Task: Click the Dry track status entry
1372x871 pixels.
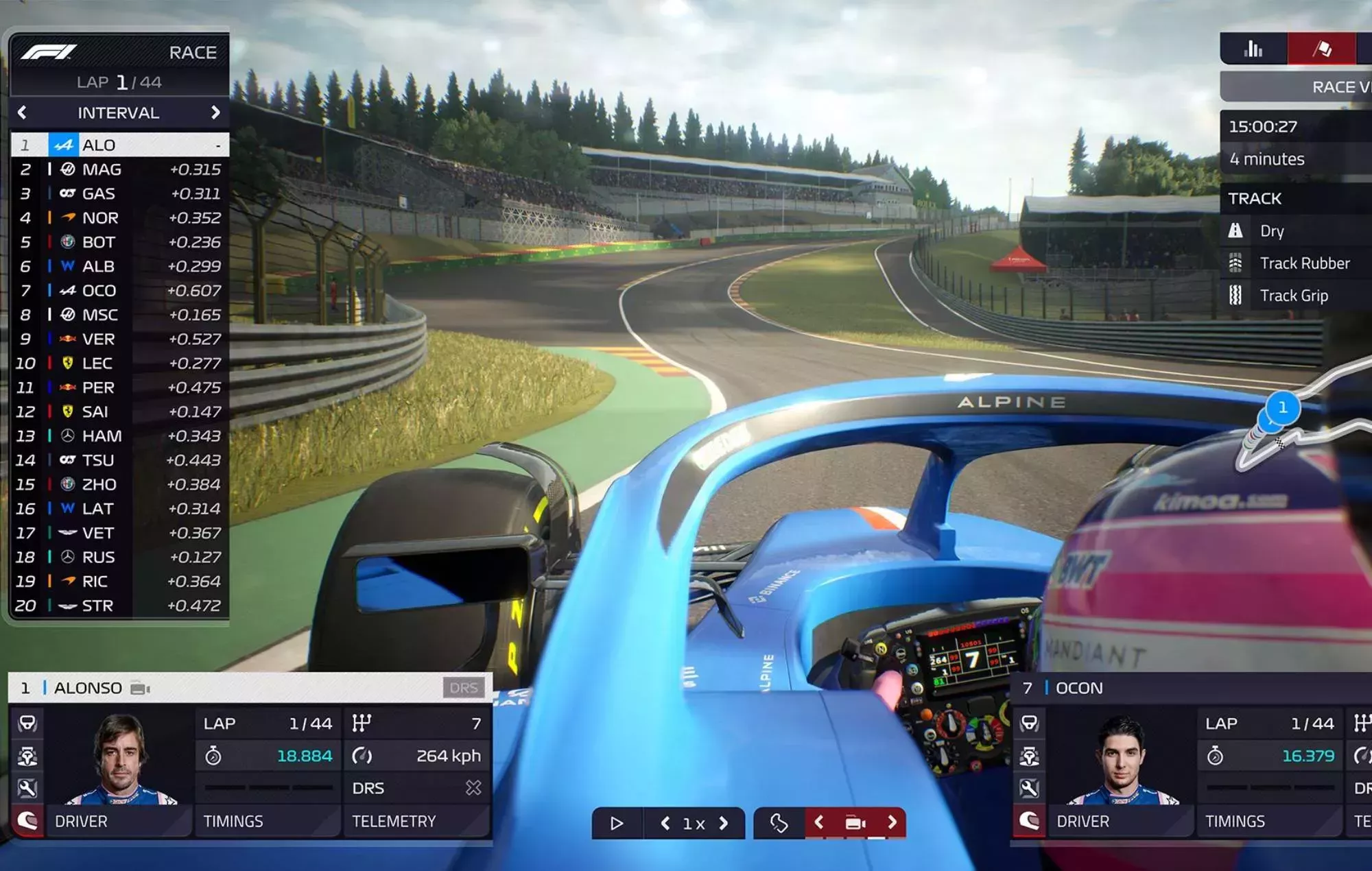Action: (x=1273, y=231)
